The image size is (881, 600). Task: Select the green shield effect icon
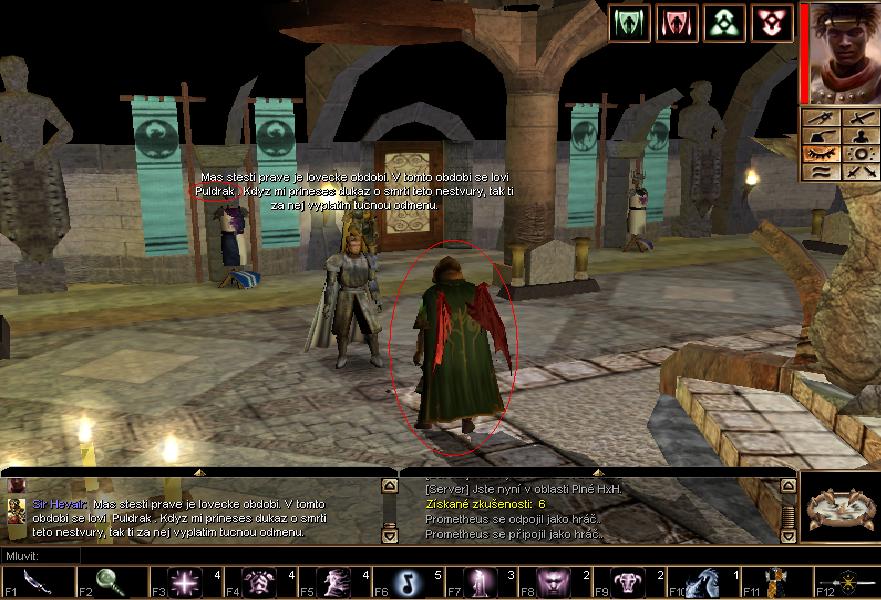click(629, 22)
